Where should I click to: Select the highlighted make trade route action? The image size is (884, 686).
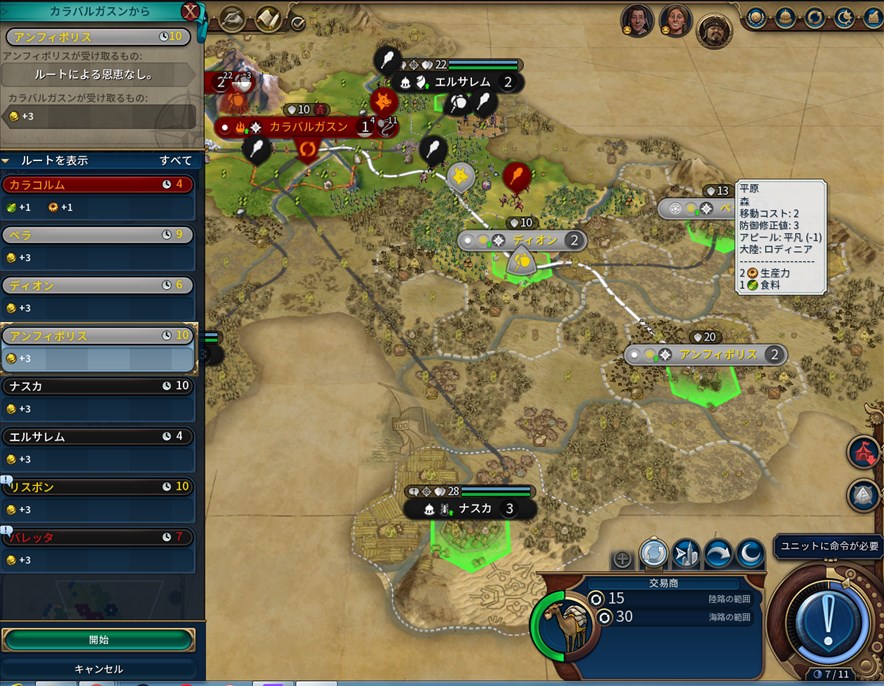click(x=654, y=553)
